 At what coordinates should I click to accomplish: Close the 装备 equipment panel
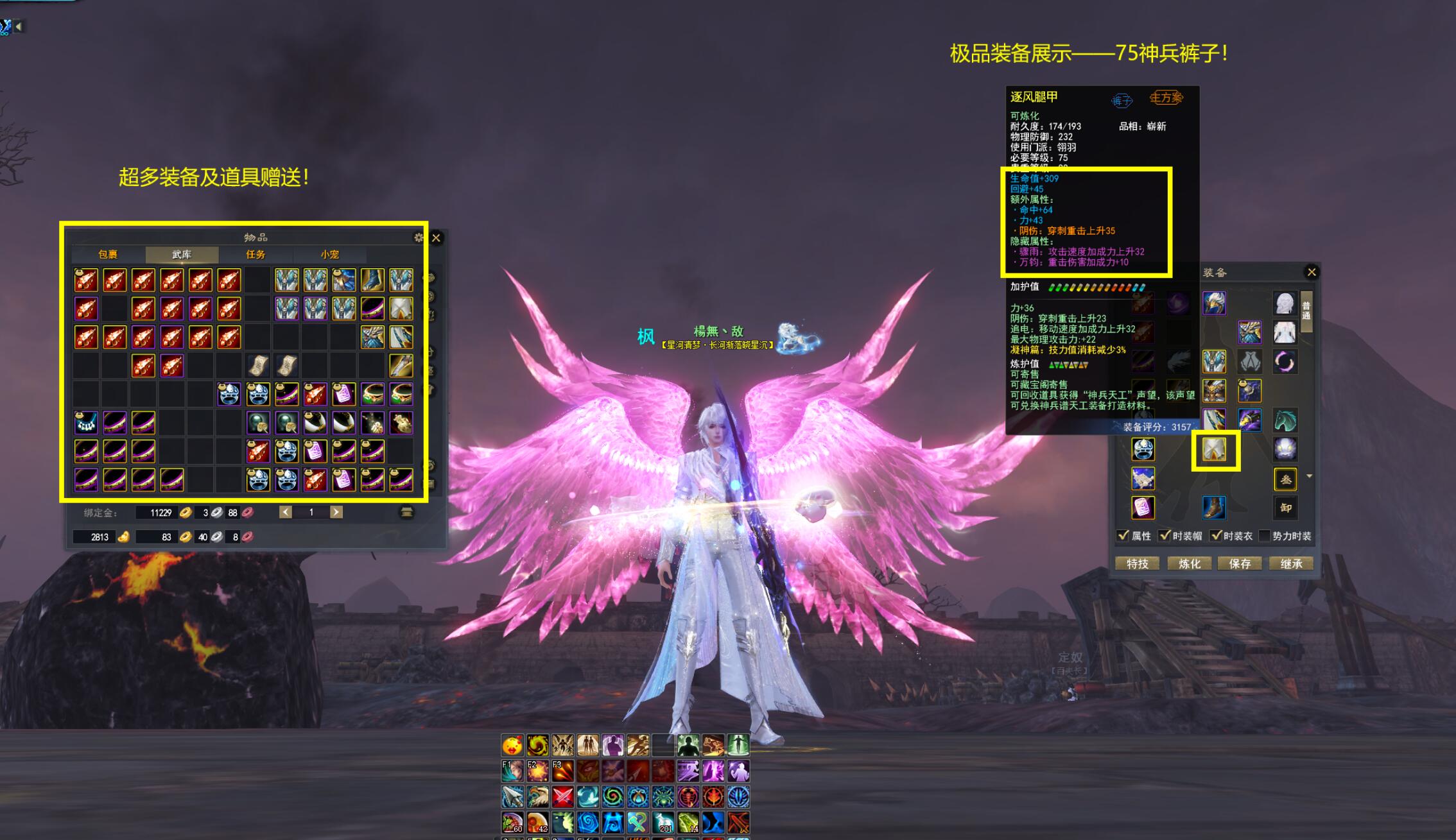[1312, 272]
